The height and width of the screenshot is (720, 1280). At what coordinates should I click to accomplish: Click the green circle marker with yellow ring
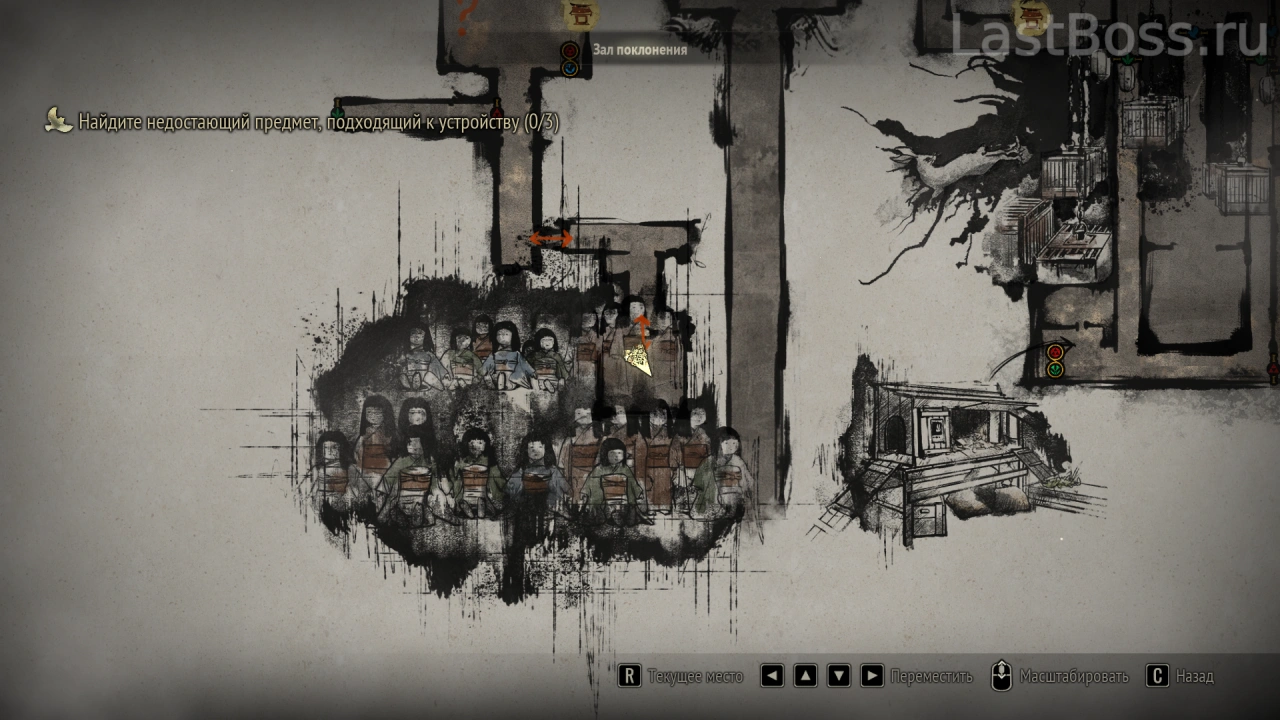pyautogui.click(x=1055, y=370)
